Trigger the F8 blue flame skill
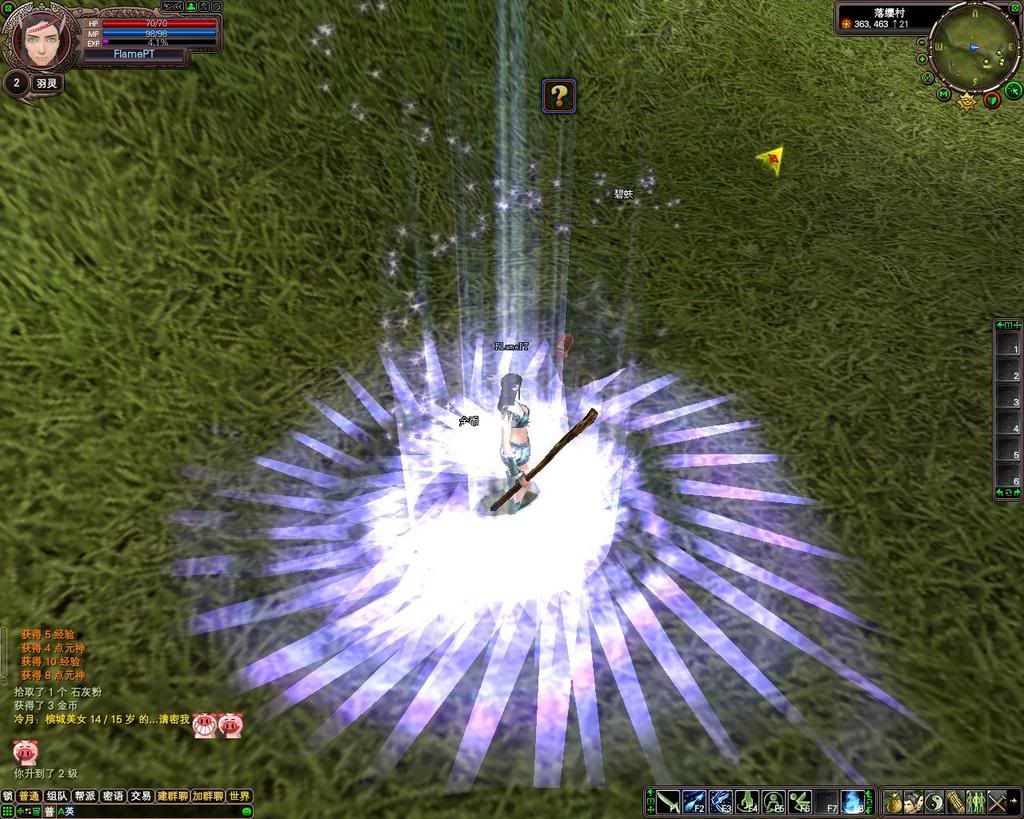This screenshot has height=819, width=1024. [x=852, y=802]
